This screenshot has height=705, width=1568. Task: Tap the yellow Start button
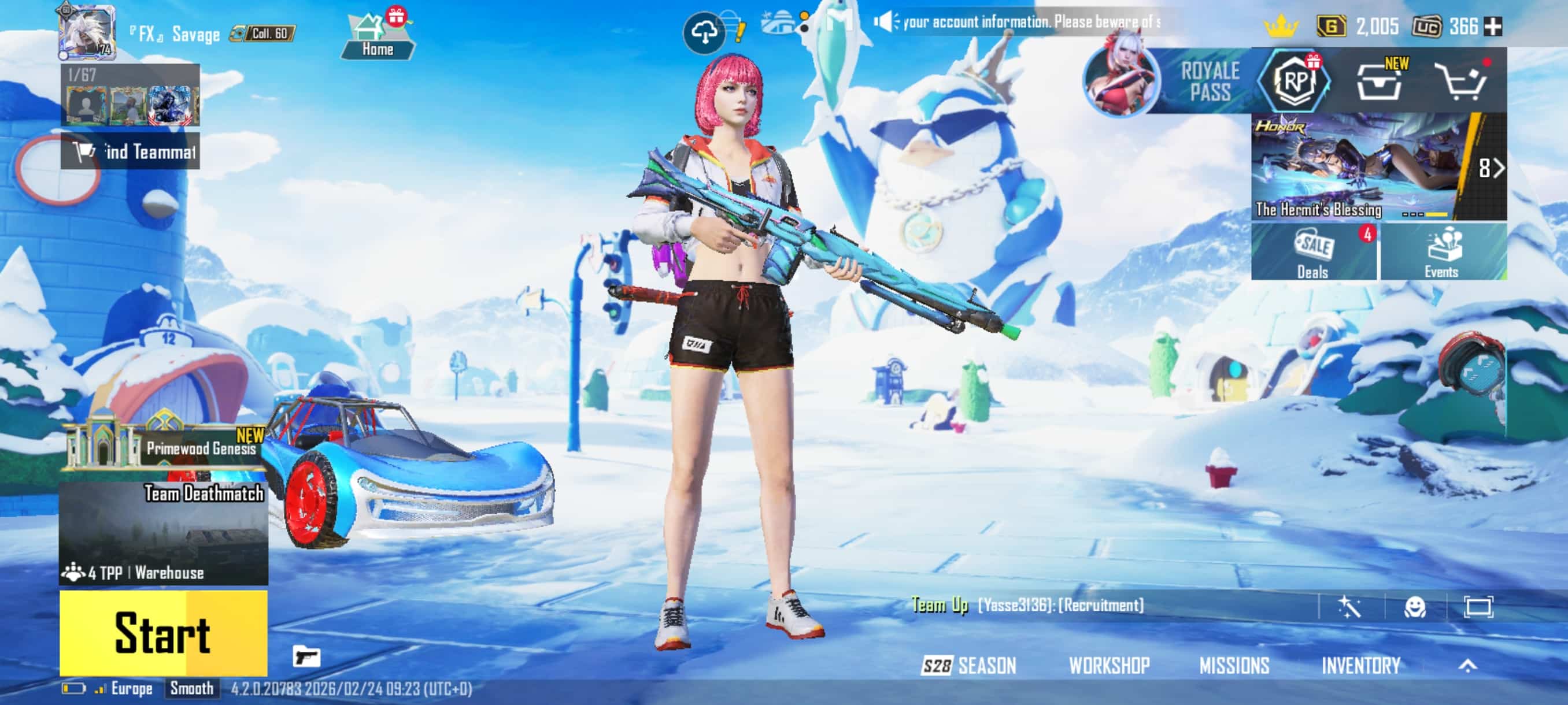163,633
